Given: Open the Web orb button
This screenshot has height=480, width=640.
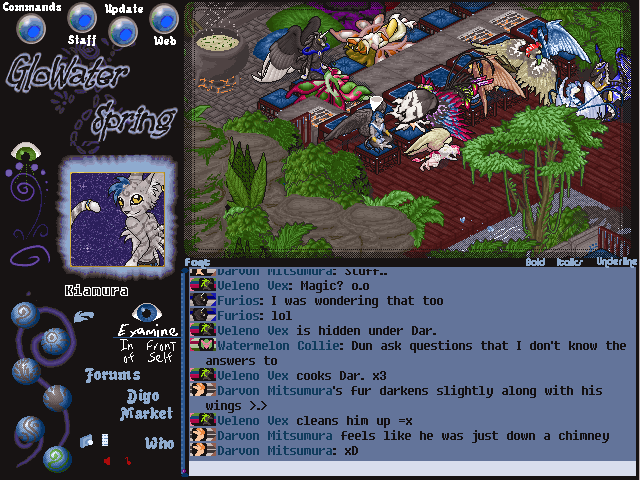Looking at the screenshot, I should [164, 18].
